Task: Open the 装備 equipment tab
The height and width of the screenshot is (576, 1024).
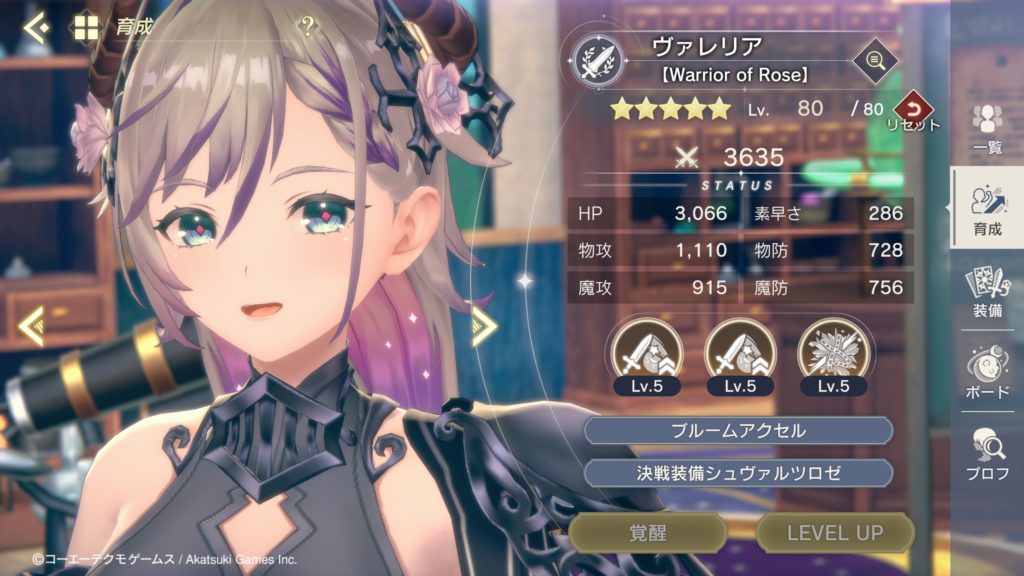Action: coord(987,293)
